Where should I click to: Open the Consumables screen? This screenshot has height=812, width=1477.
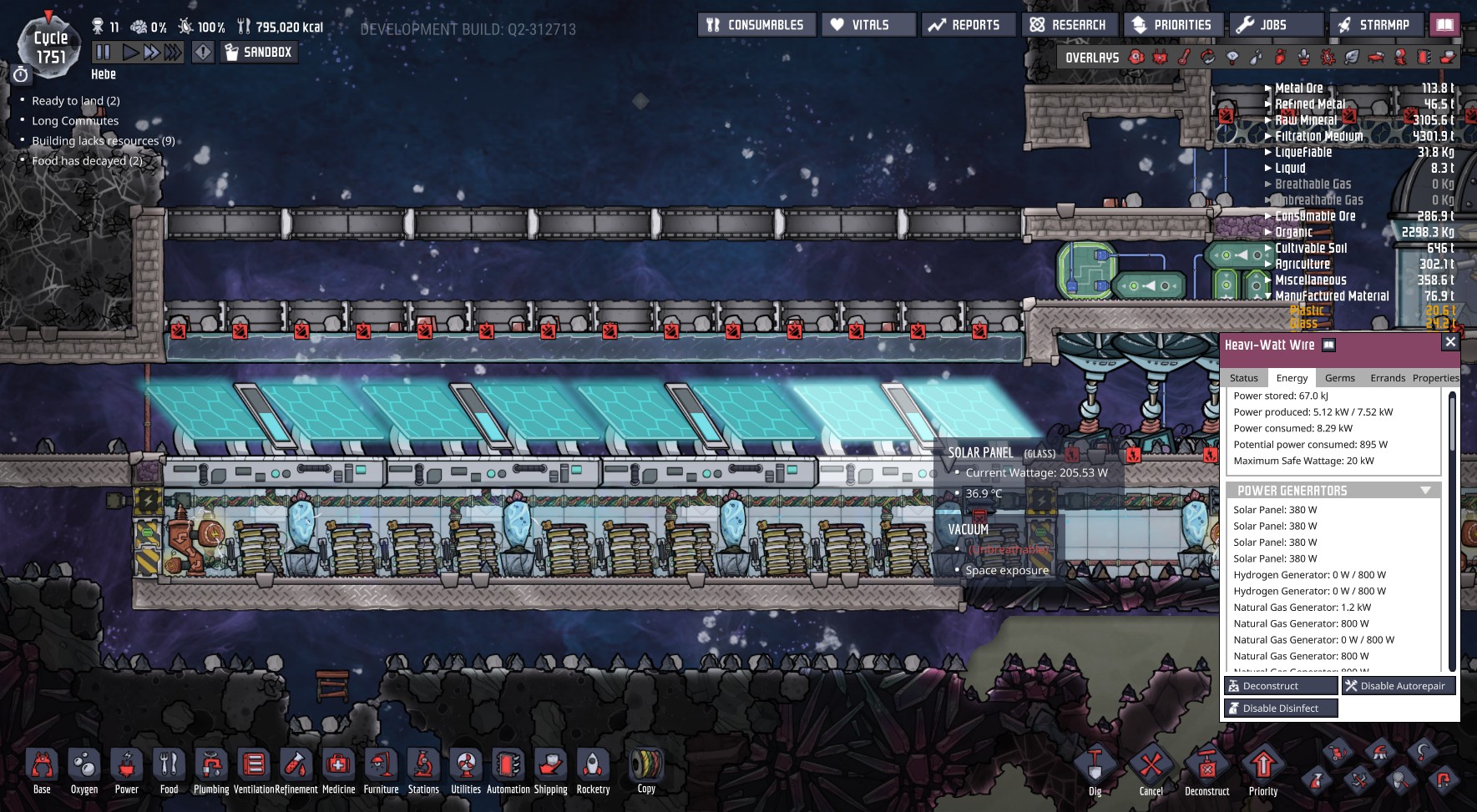coord(756,25)
